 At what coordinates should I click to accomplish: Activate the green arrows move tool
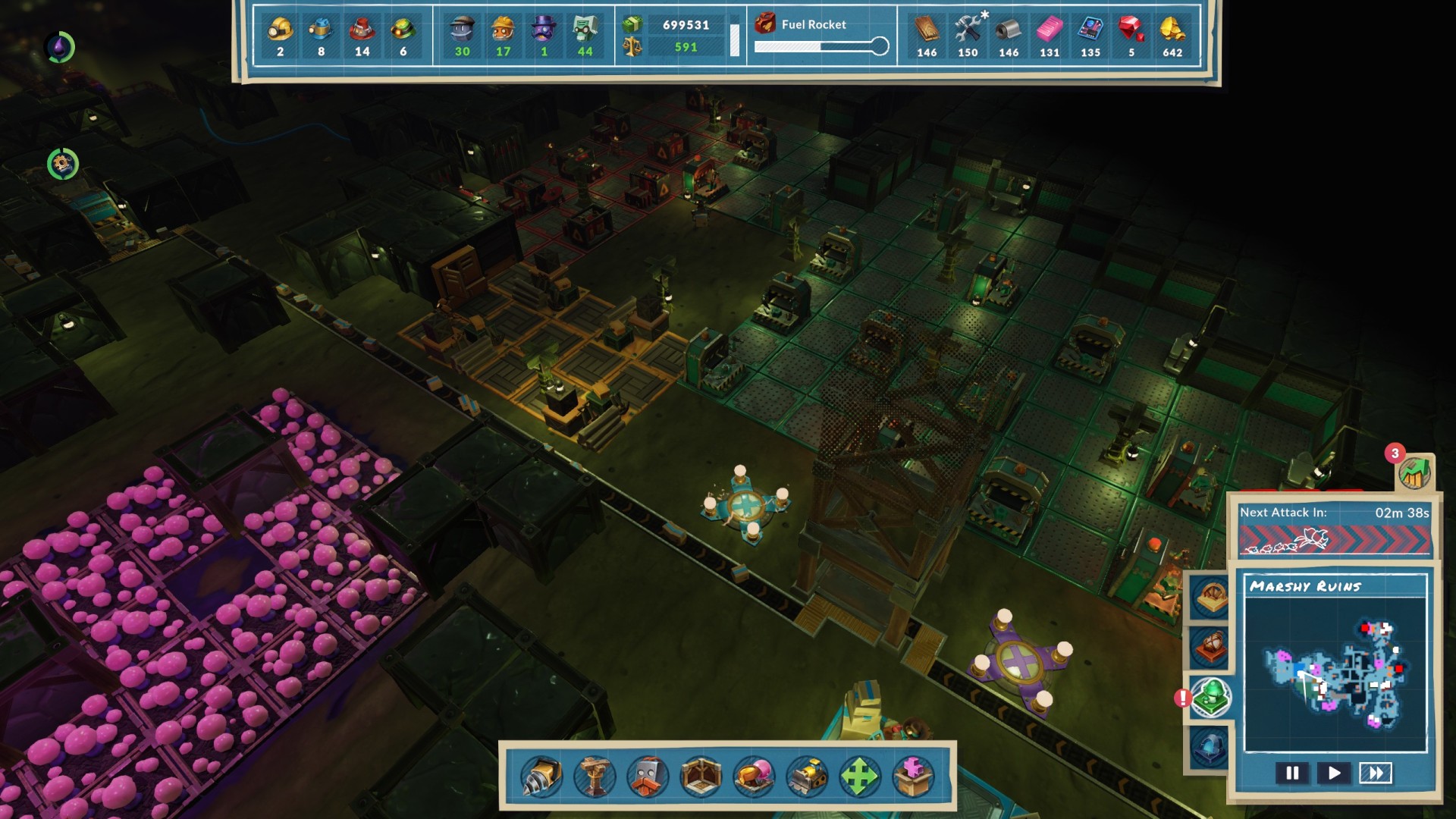click(859, 777)
